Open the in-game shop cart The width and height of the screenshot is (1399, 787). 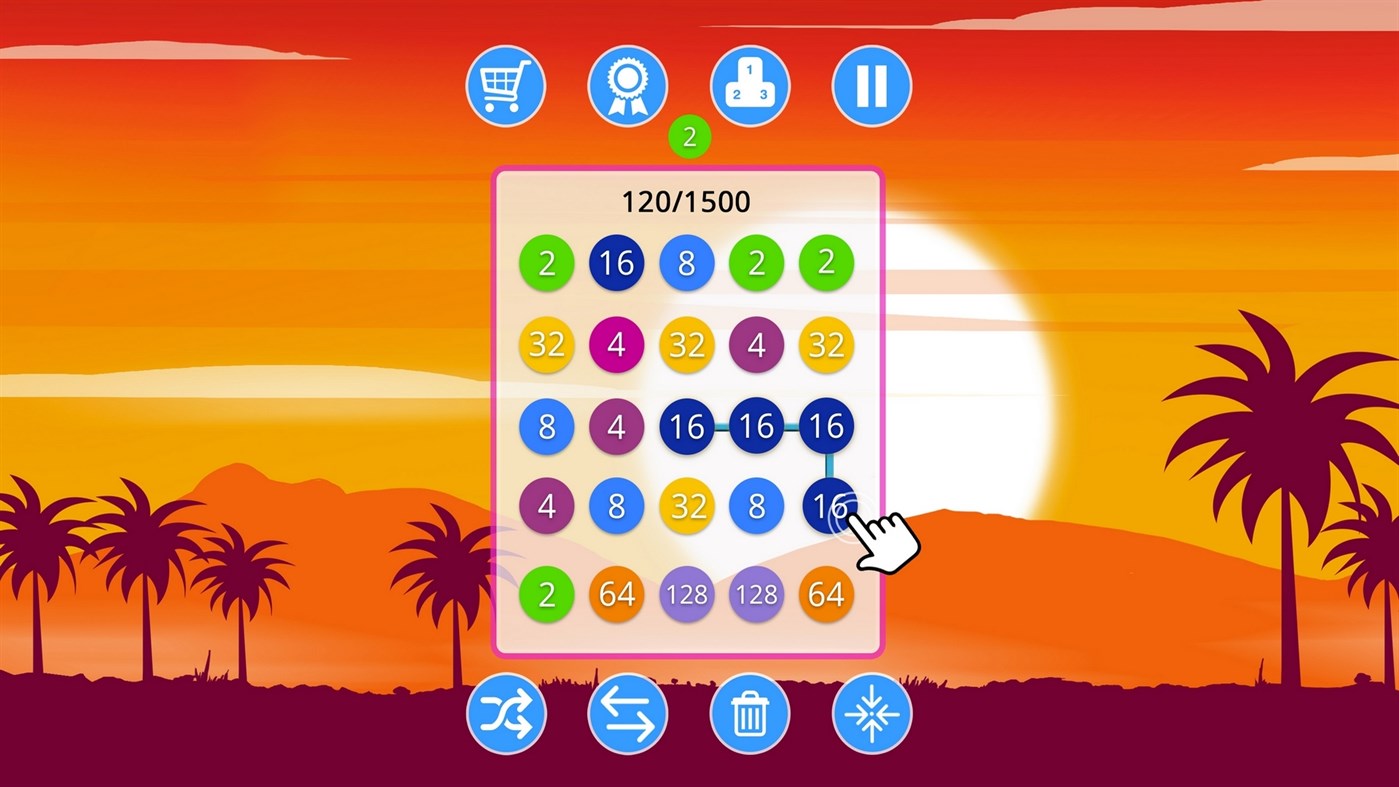pos(505,86)
